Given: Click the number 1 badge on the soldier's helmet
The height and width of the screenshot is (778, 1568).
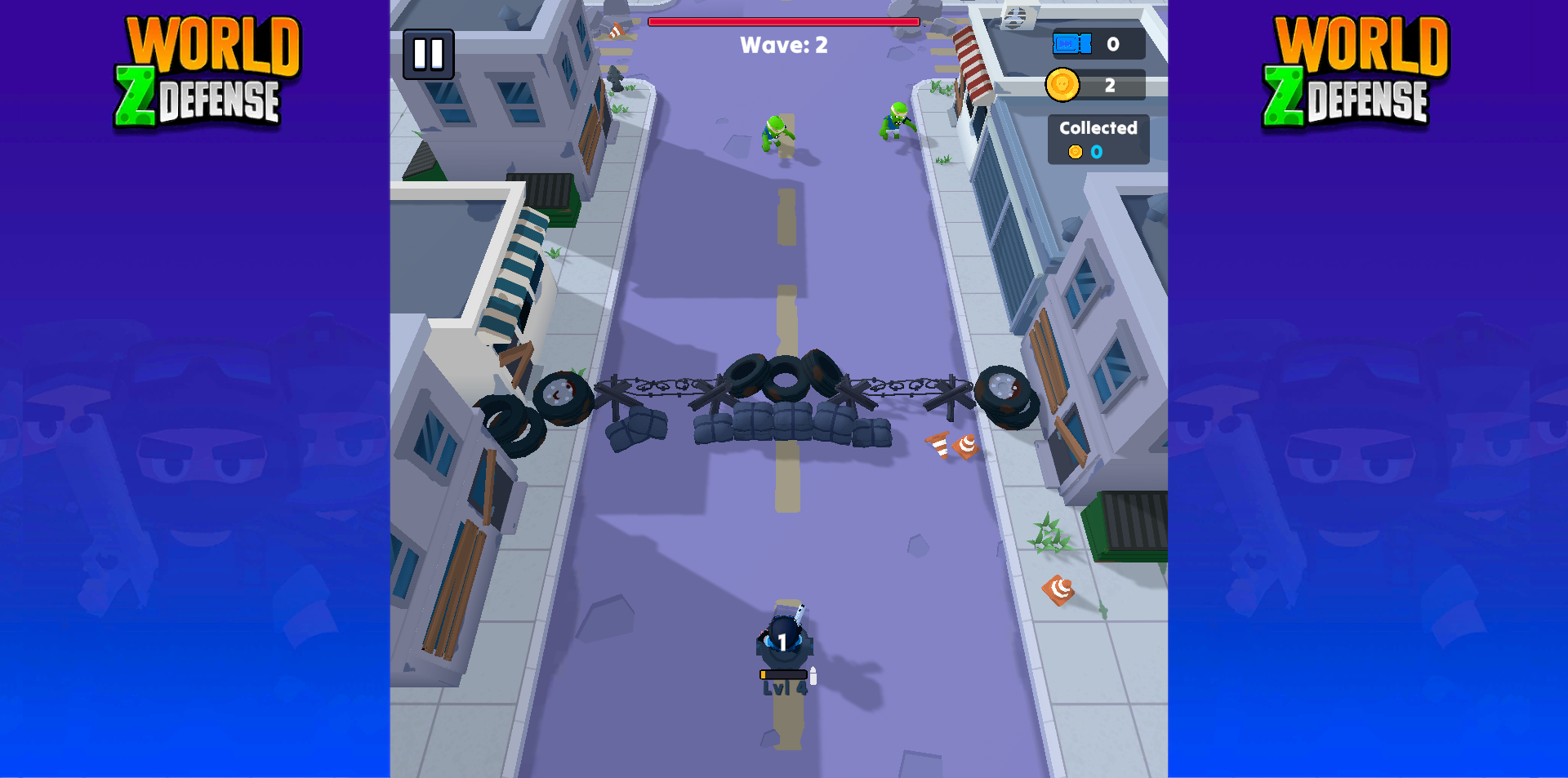Looking at the screenshot, I should click(x=782, y=642).
